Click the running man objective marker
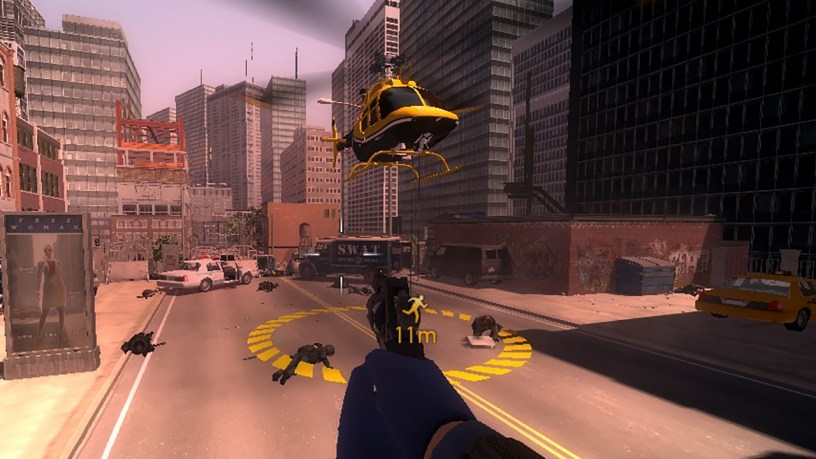This screenshot has width=816, height=459. [x=415, y=307]
